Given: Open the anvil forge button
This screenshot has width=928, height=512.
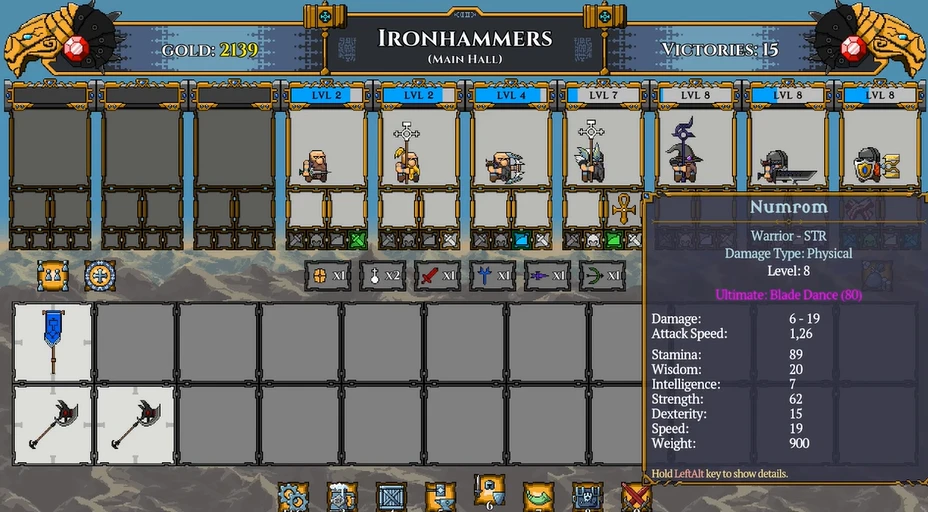Looking at the screenshot, I should (x=440, y=496).
